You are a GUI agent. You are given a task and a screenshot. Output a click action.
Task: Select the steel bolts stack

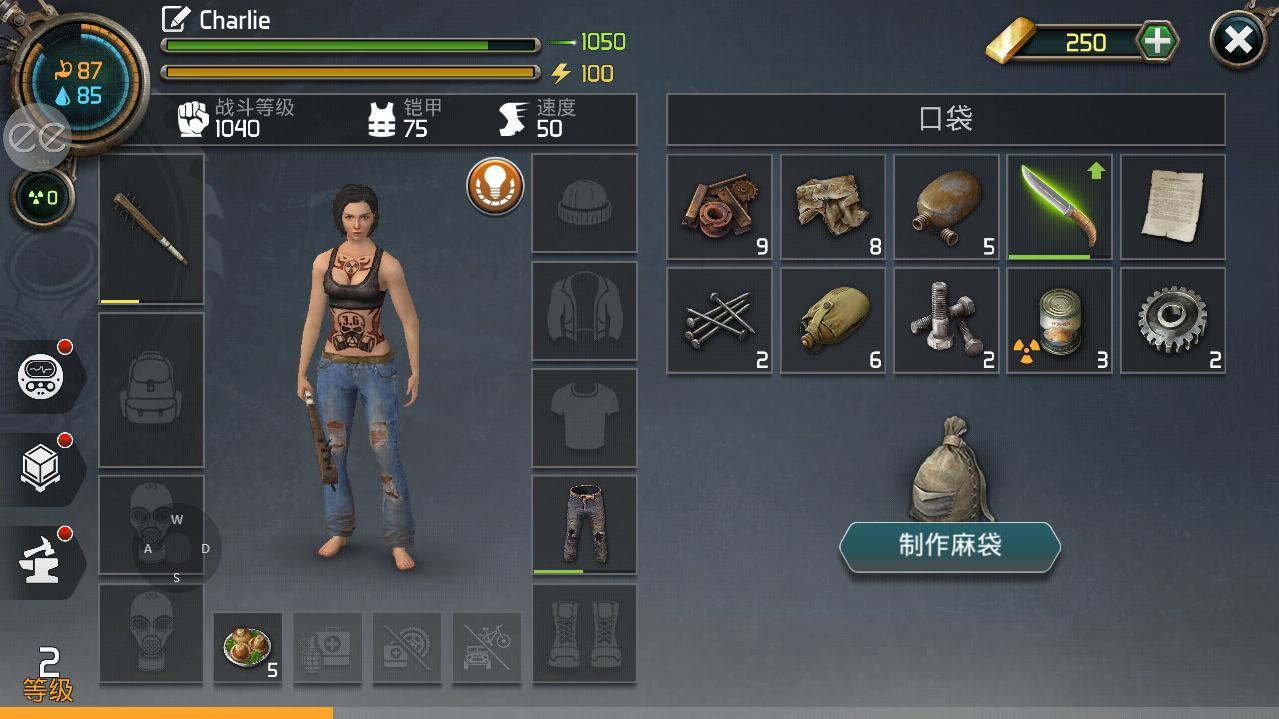click(946, 320)
